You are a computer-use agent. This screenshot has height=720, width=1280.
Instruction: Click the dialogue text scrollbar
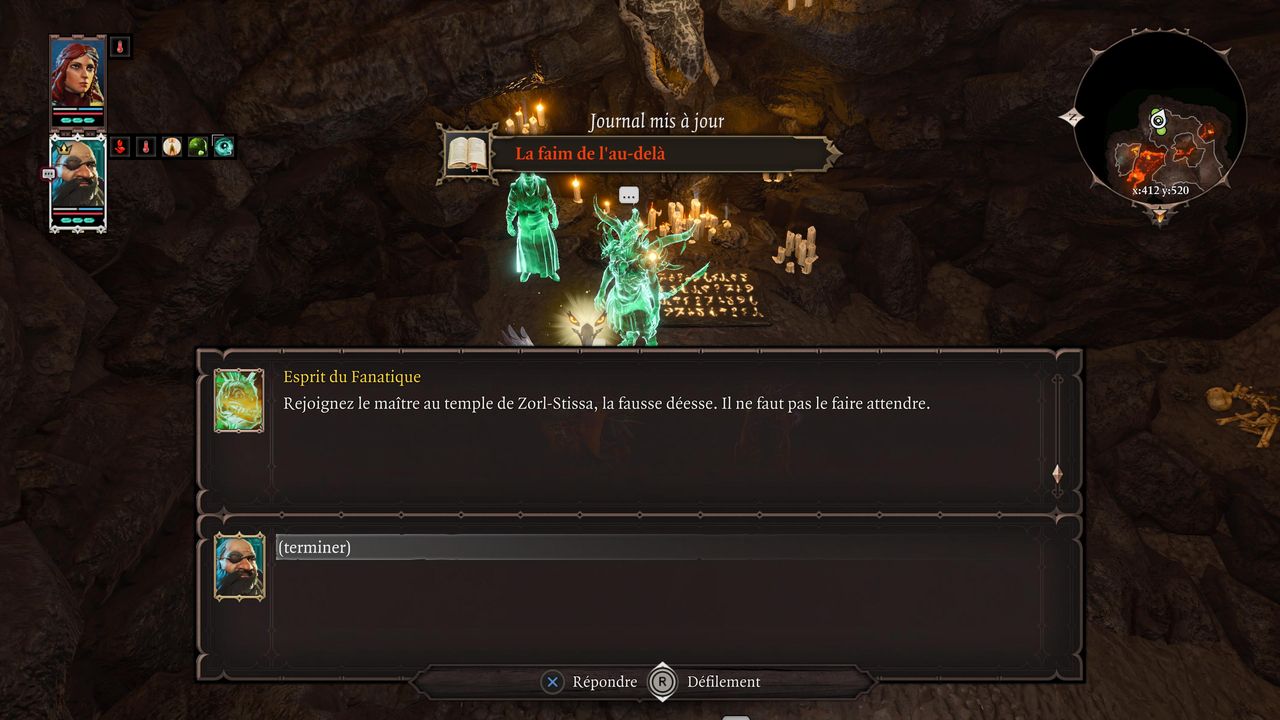click(1057, 430)
